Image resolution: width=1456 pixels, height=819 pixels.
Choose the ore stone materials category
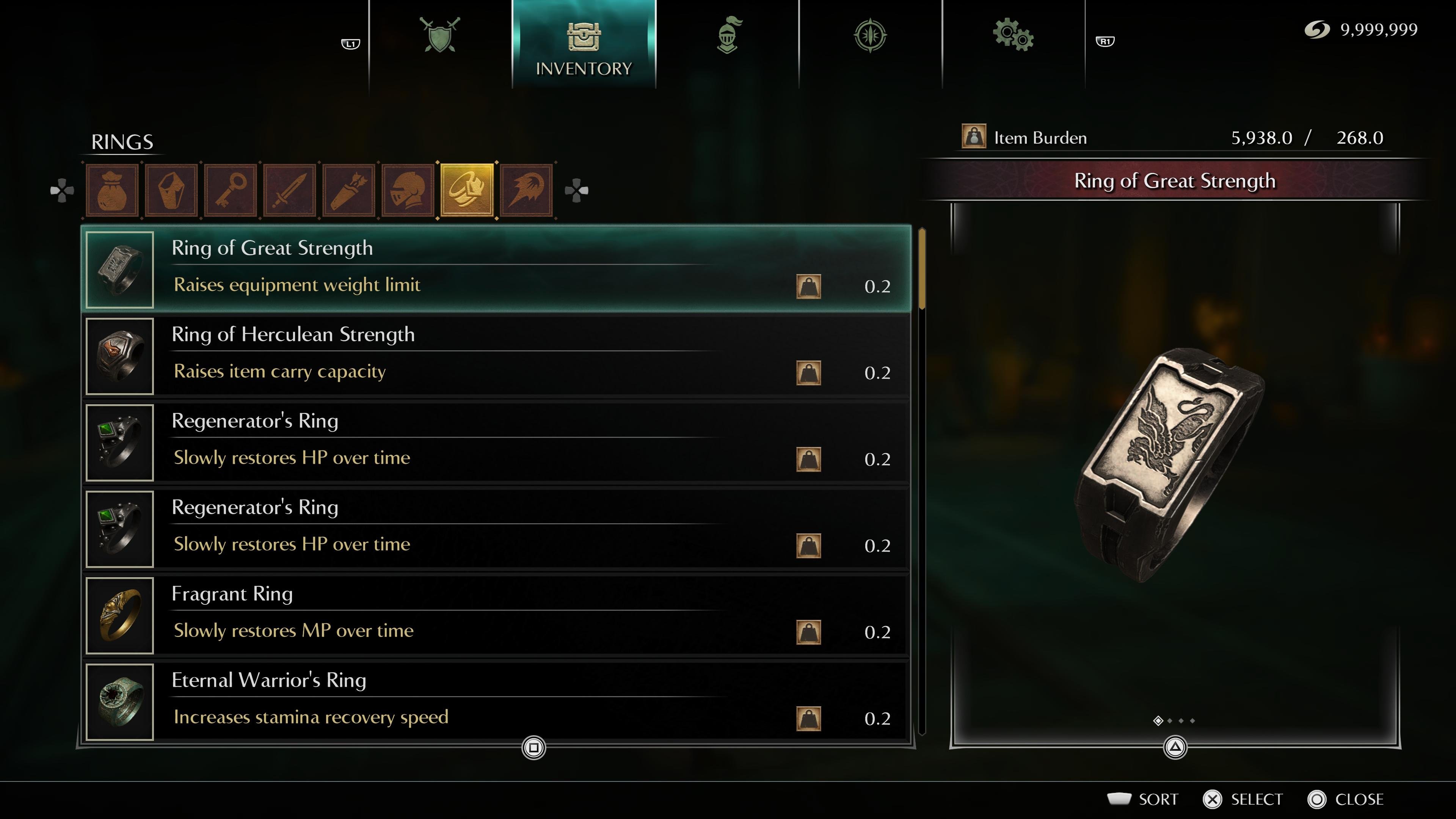coord(171,190)
